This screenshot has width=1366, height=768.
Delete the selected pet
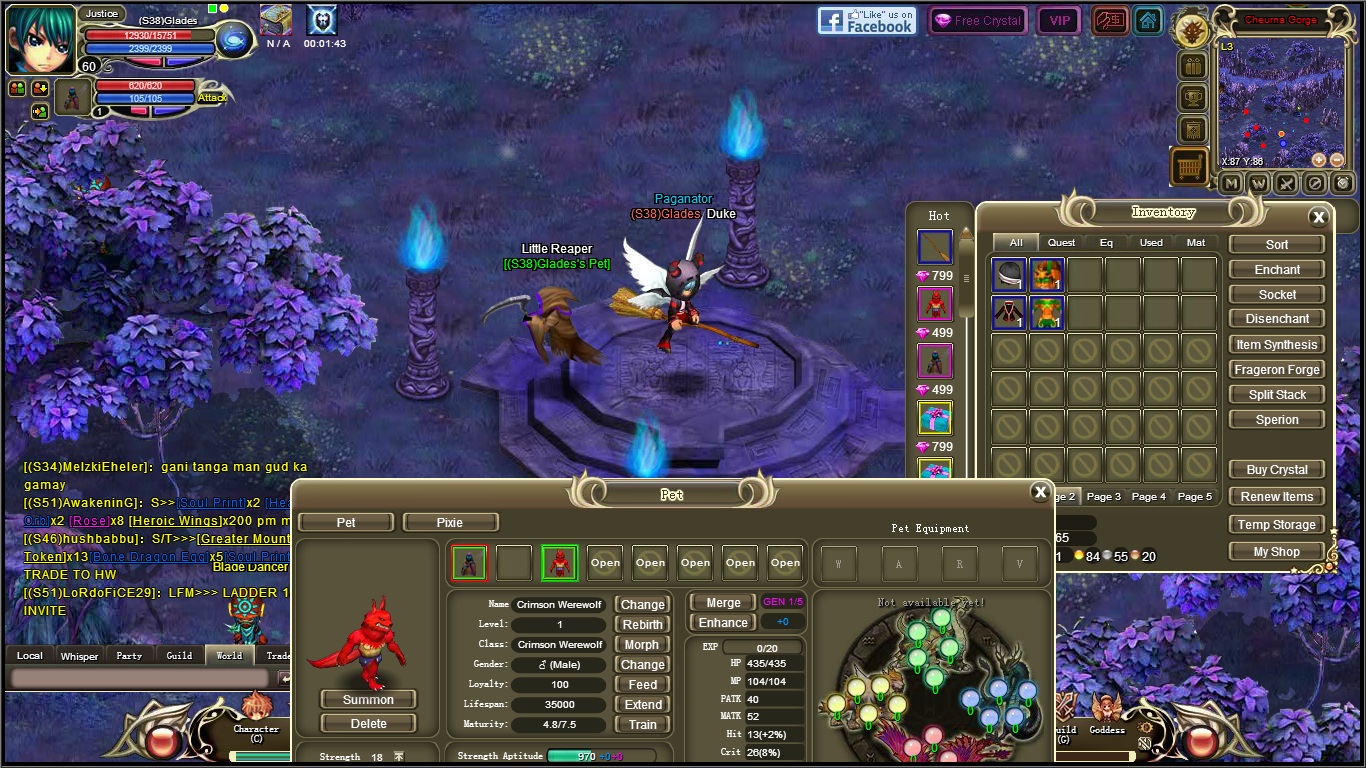pyautogui.click(x=368, y=723)
